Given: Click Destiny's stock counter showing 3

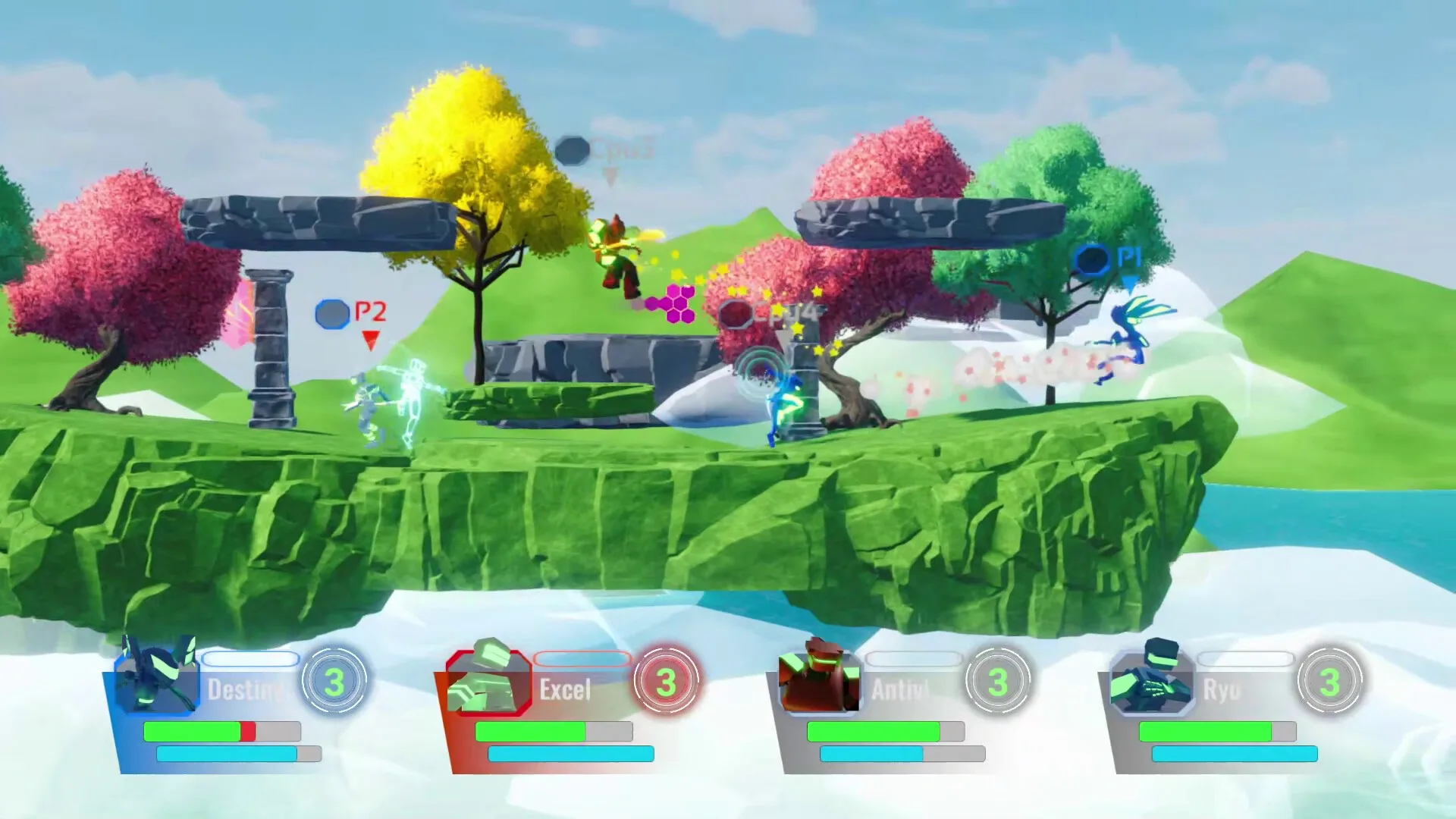Looking at the screenshot, I should [x=336, y=680].
